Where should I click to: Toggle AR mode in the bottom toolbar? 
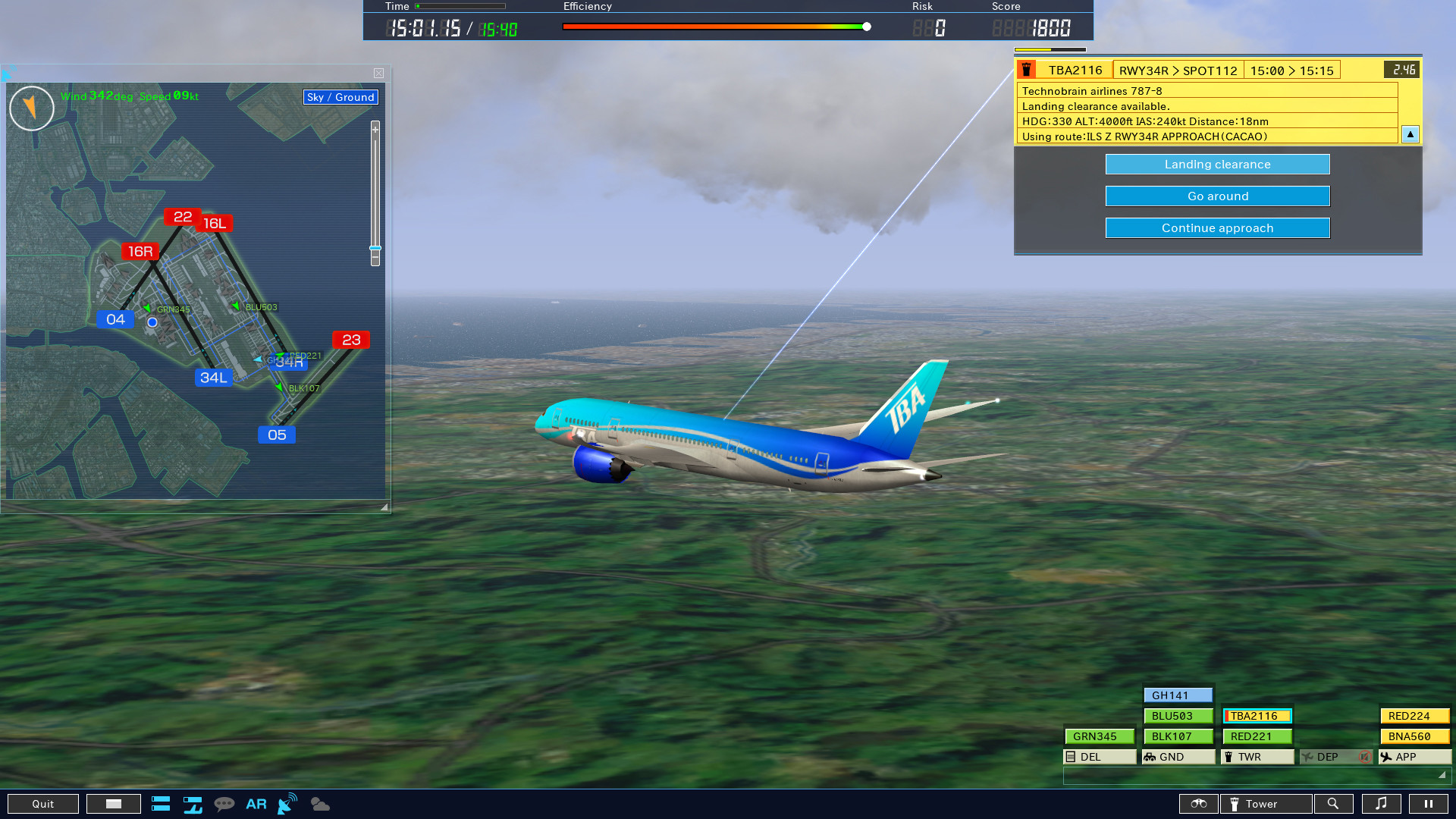pos(256,804)
